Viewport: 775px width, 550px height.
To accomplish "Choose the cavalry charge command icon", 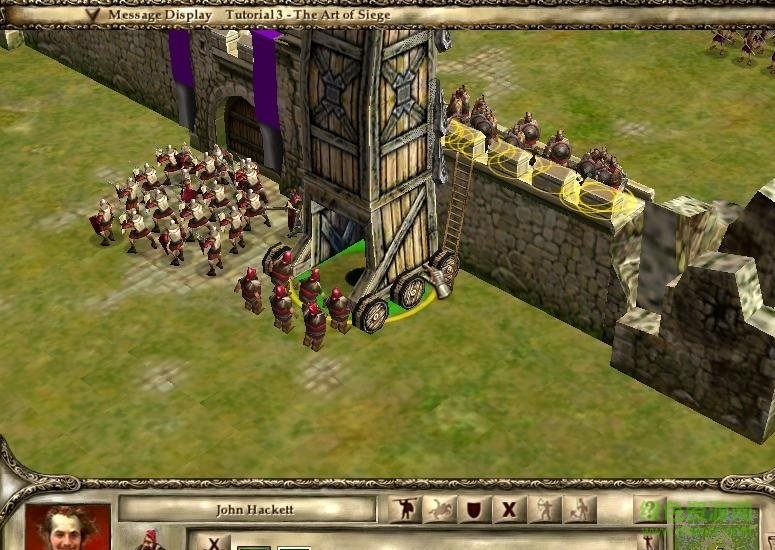I will point(440,509).
